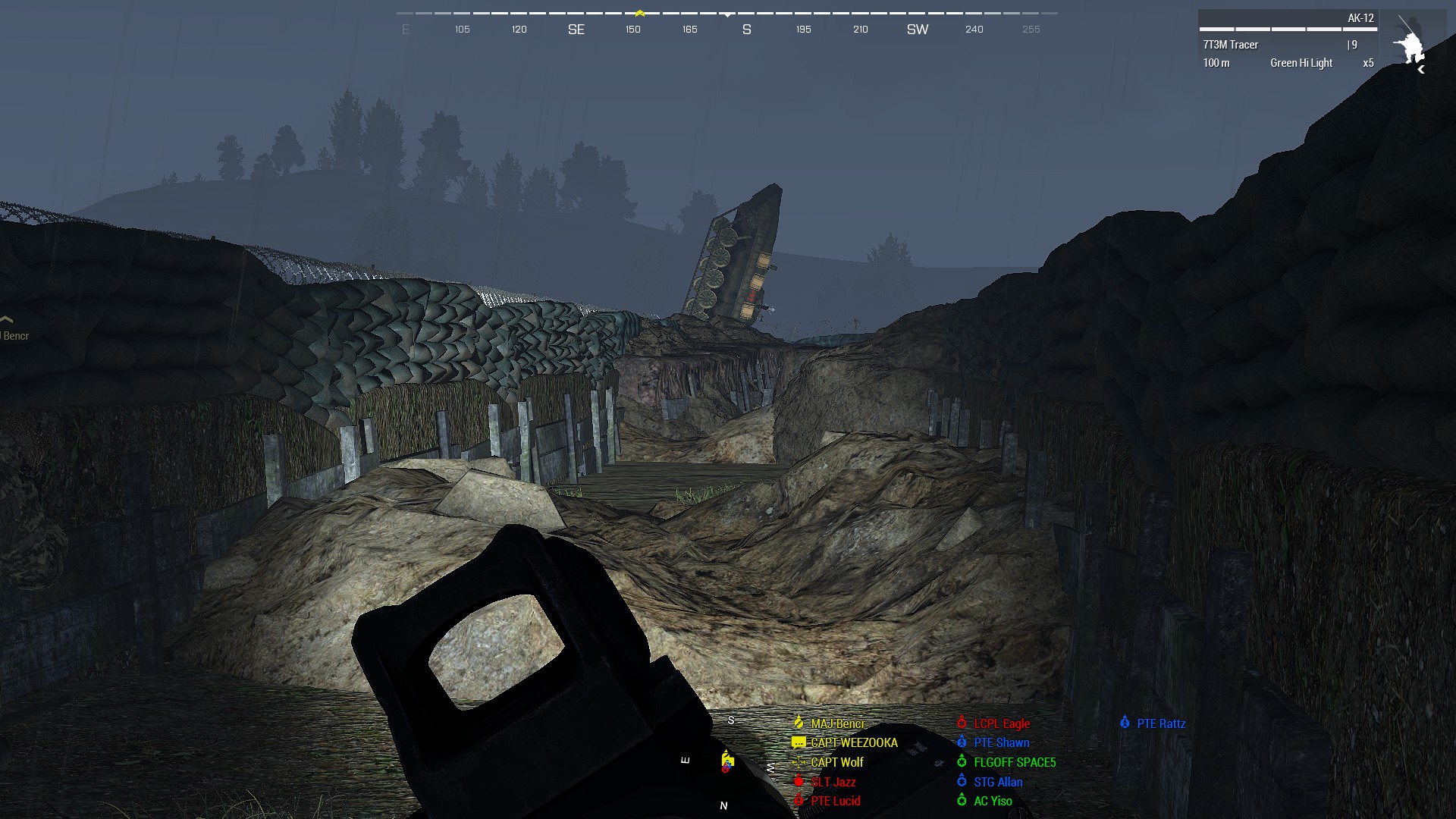1456x819 pixels.
Task: Click the crosshair icon next to CAPT Wolf
Action: coord(799,762)
